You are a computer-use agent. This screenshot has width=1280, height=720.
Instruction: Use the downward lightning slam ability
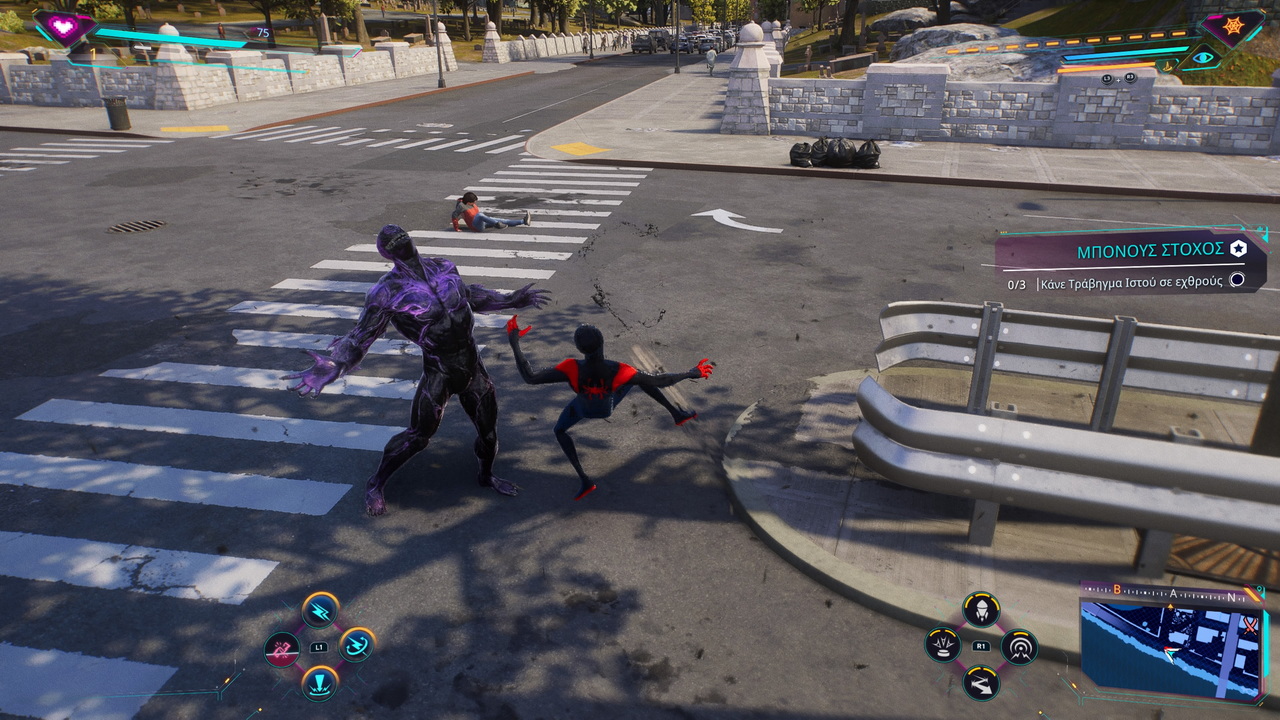click(320, 683)
